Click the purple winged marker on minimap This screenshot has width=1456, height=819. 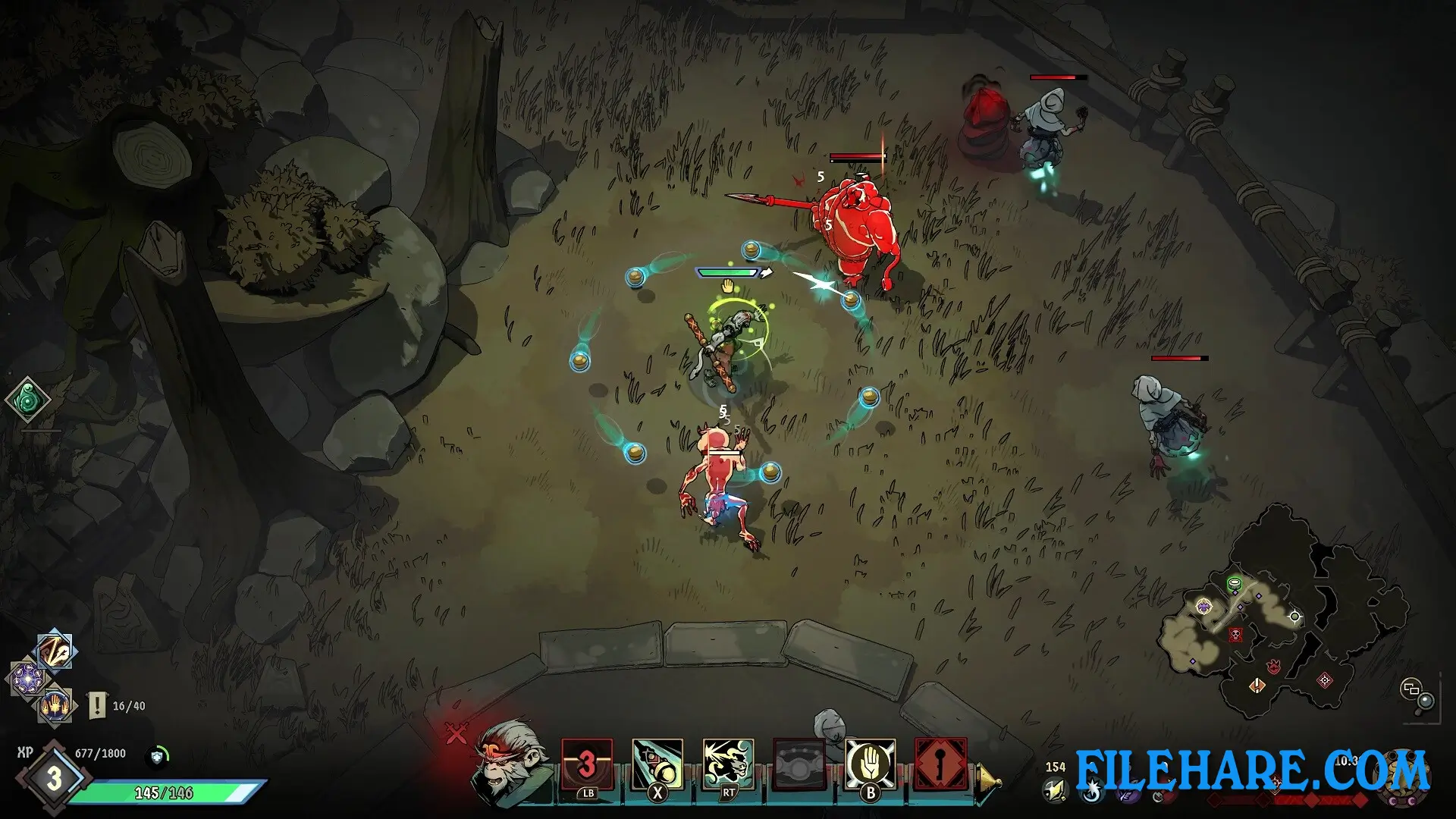tap(1203, 606)
